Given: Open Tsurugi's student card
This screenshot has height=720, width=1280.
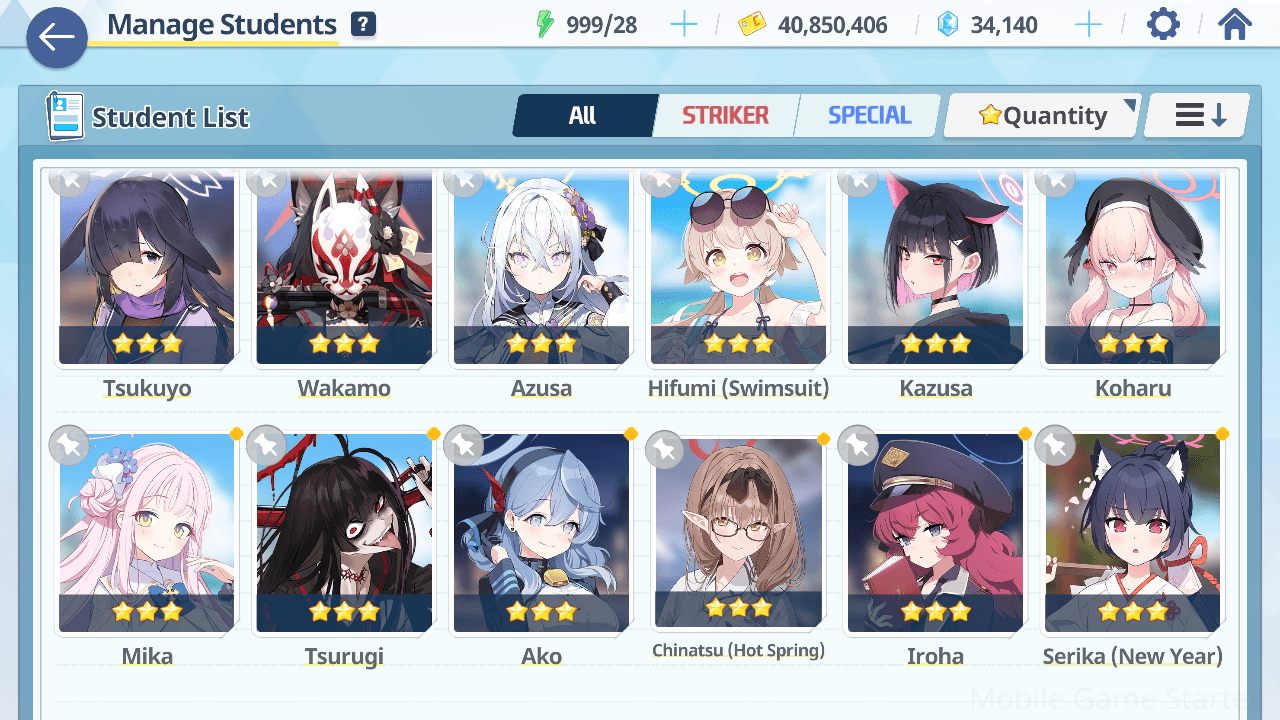Looking at the screenshot, I should coord(344,535).
